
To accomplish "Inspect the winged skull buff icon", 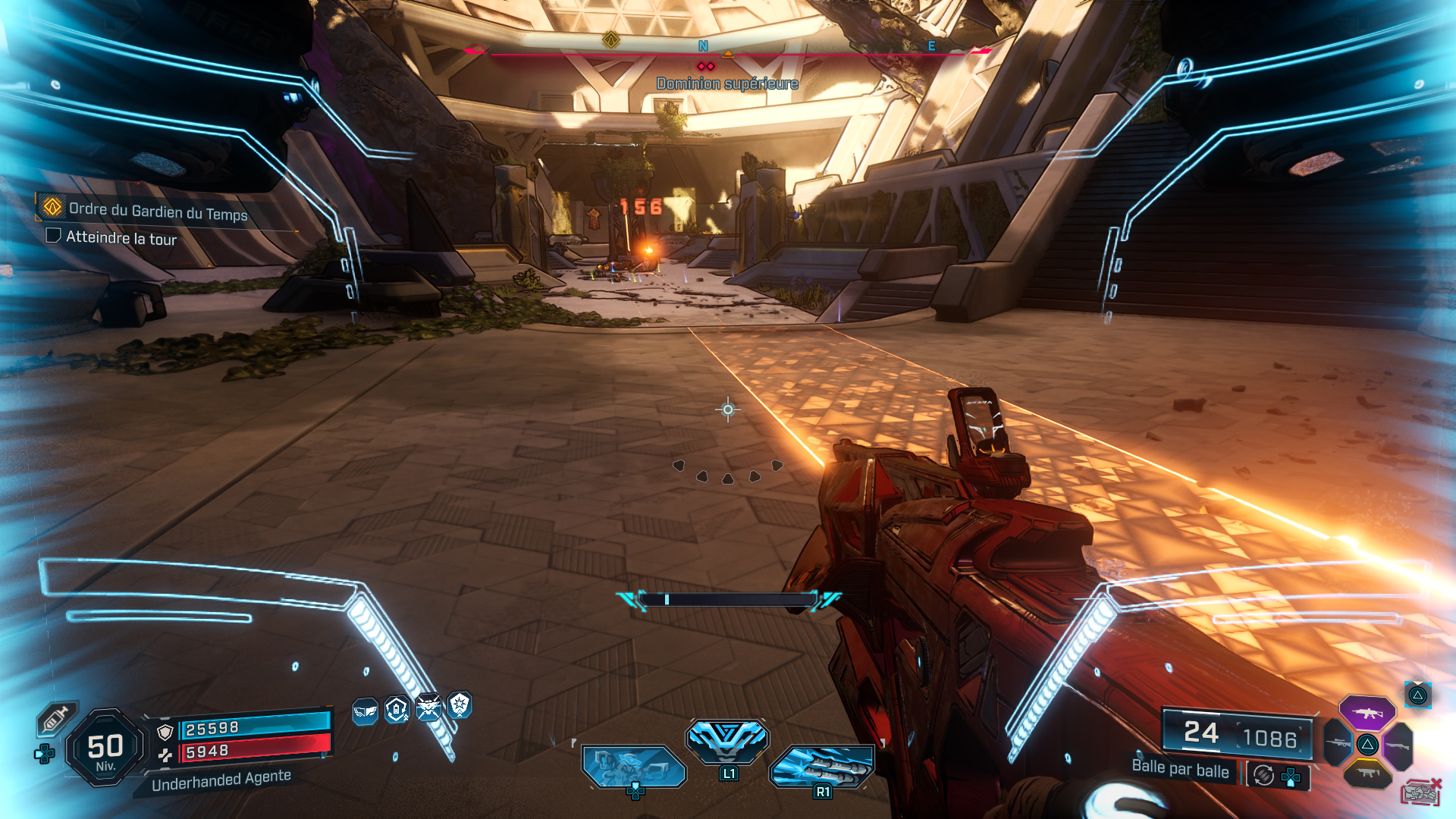I will [x=428, y=708].
